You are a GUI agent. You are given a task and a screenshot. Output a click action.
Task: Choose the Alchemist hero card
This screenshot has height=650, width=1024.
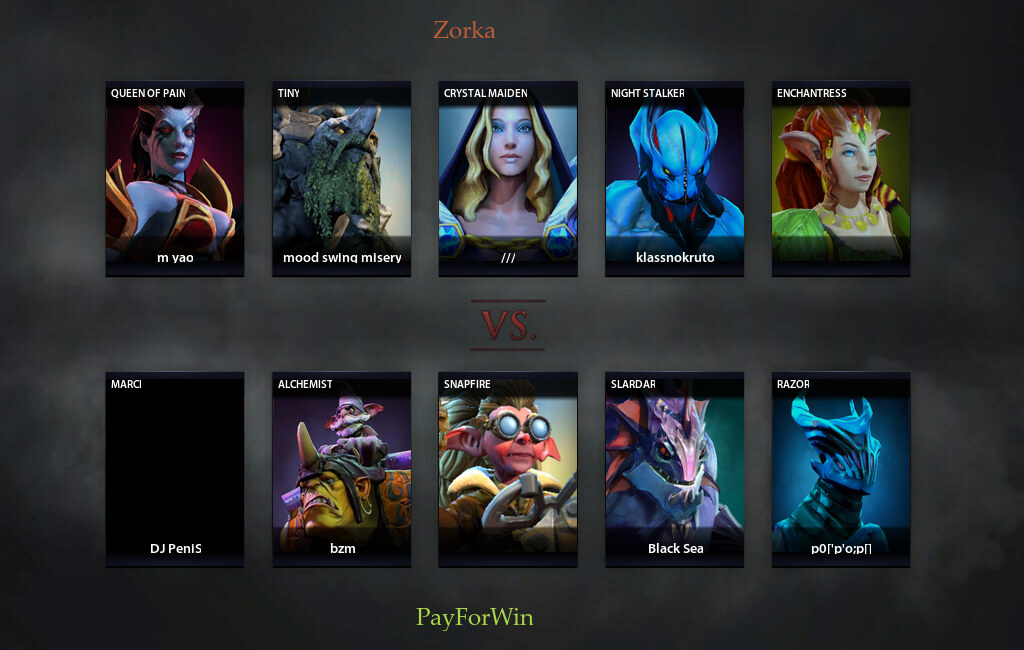point(342,470)
